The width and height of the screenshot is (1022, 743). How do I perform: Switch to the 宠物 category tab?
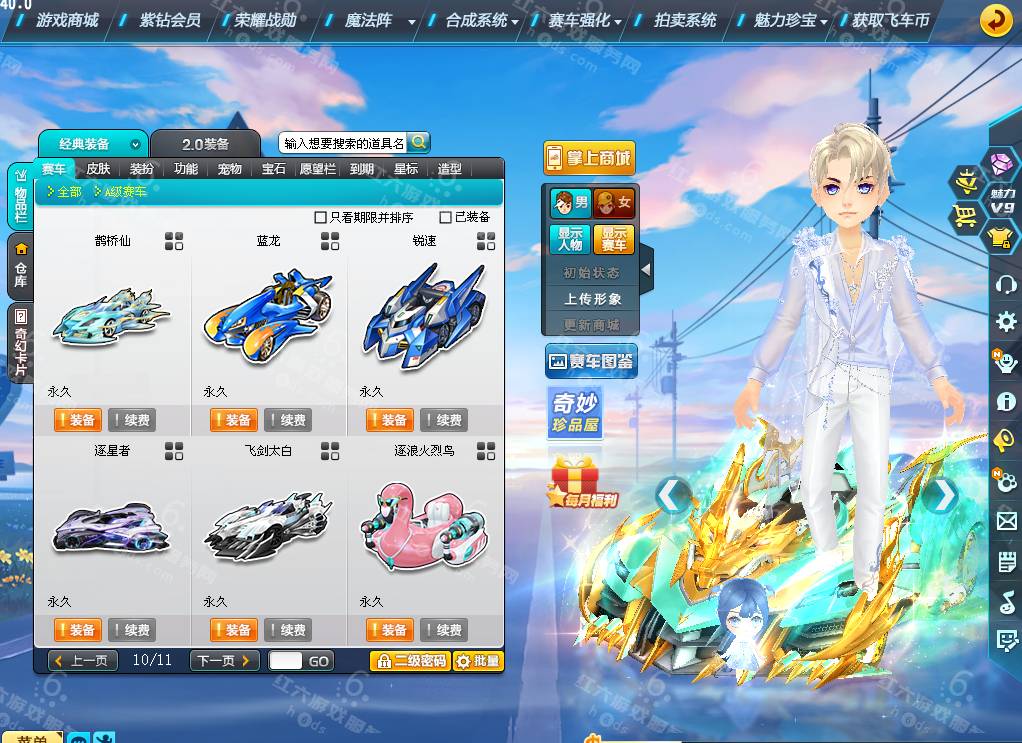click(230, 169)
